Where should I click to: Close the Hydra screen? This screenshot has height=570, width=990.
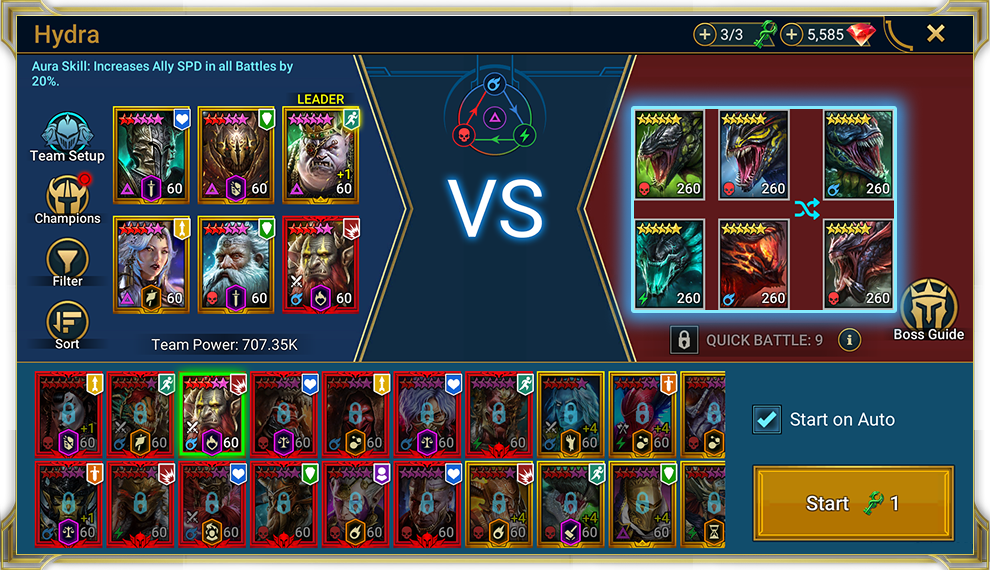coord(935,34)
